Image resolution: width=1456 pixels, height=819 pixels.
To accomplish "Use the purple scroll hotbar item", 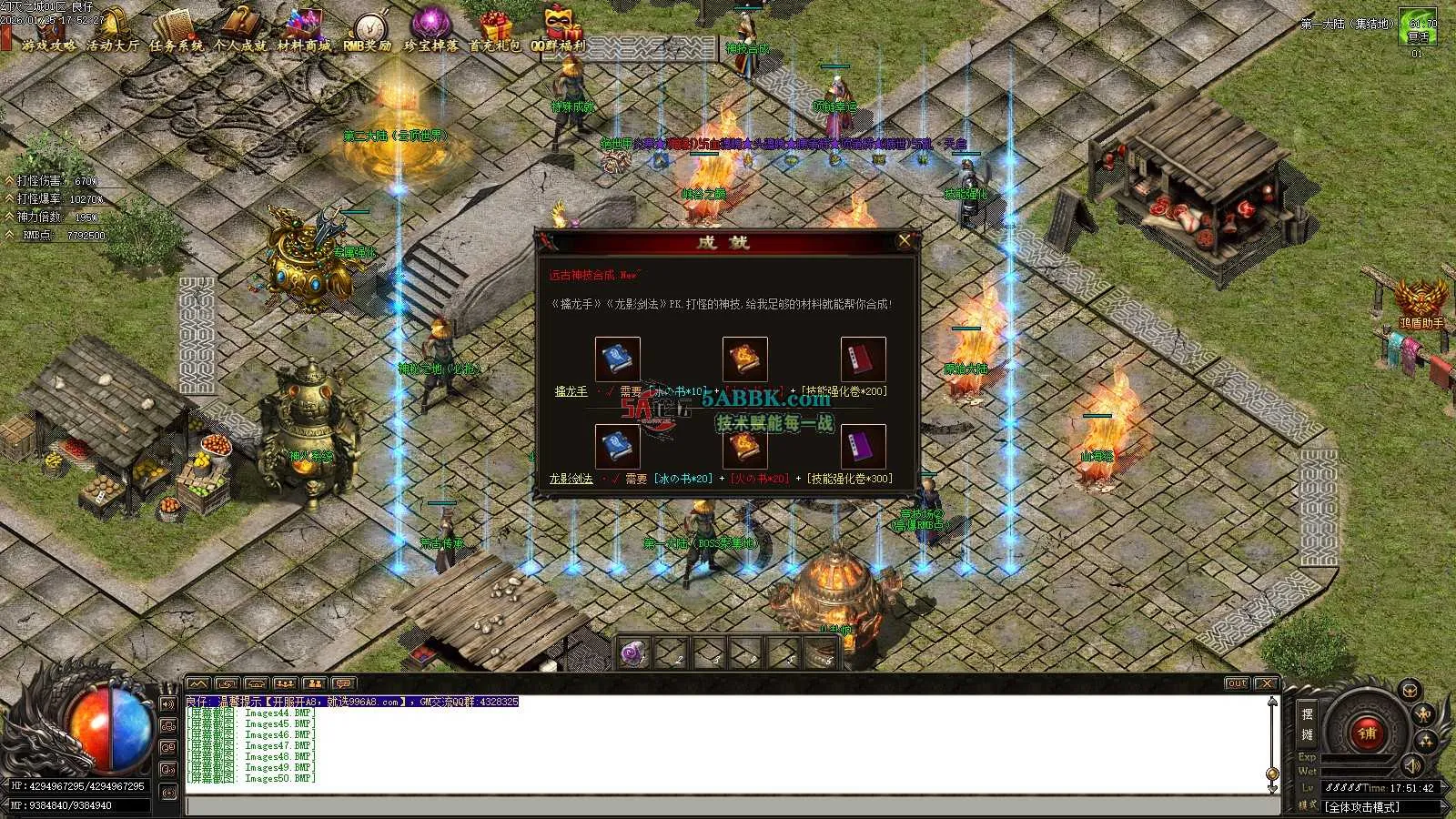I will point(634,652).
